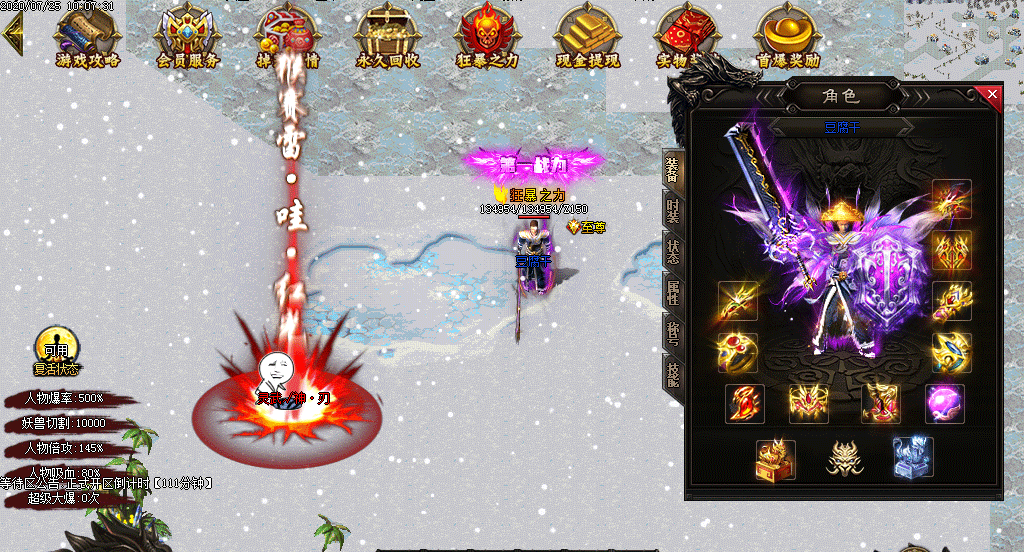Screen dimensions: 1024x552
Task: Collapse the top menu with the left arrow
Action: [x=13, y=34]
